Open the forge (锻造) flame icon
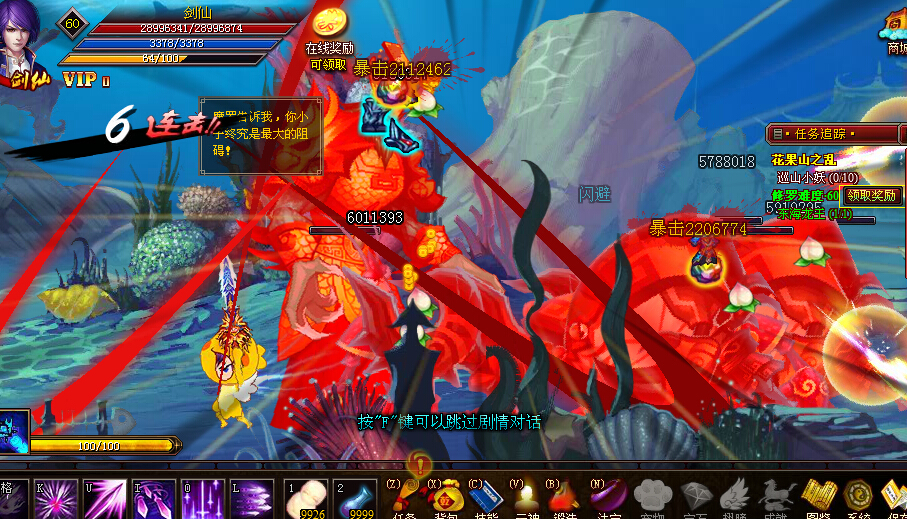The height and width of the screenshot is (519, 907). [565, 496]
